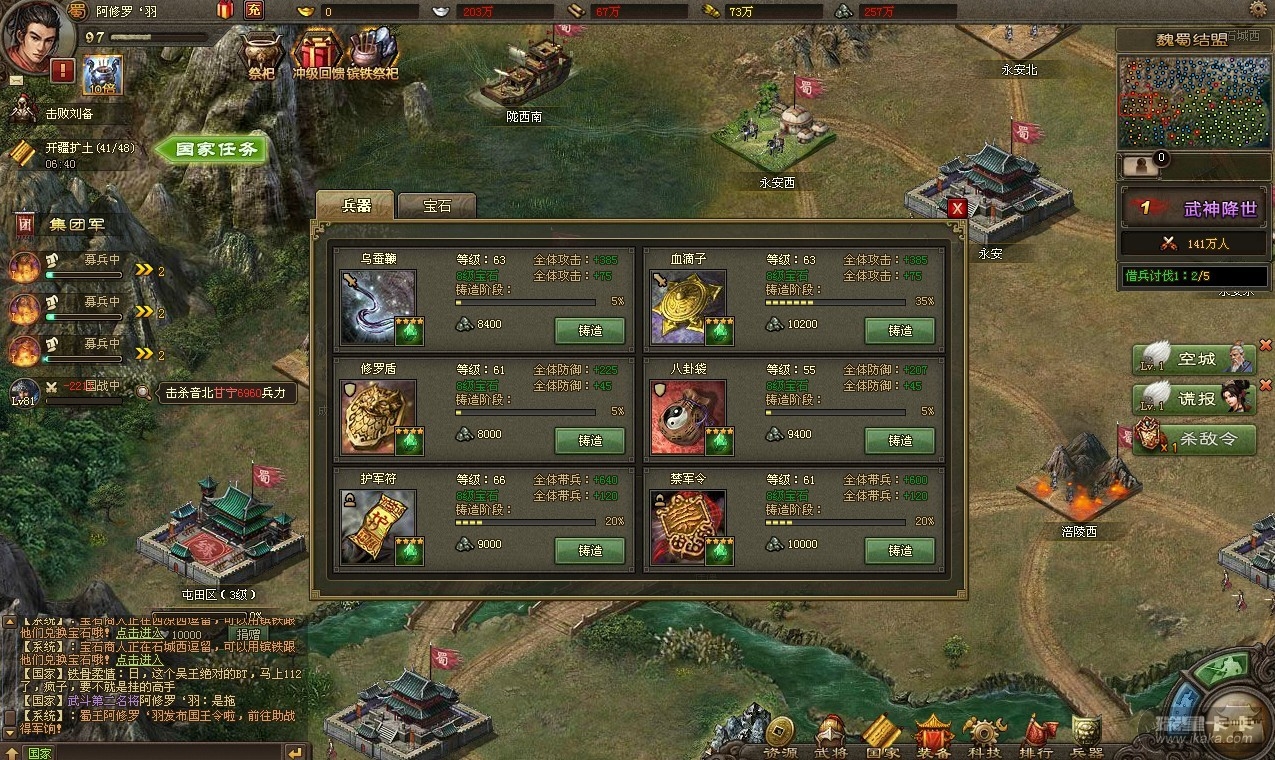Close the weapons panel with red X
The image size is (1275, 760).
[x=957, y=208]
